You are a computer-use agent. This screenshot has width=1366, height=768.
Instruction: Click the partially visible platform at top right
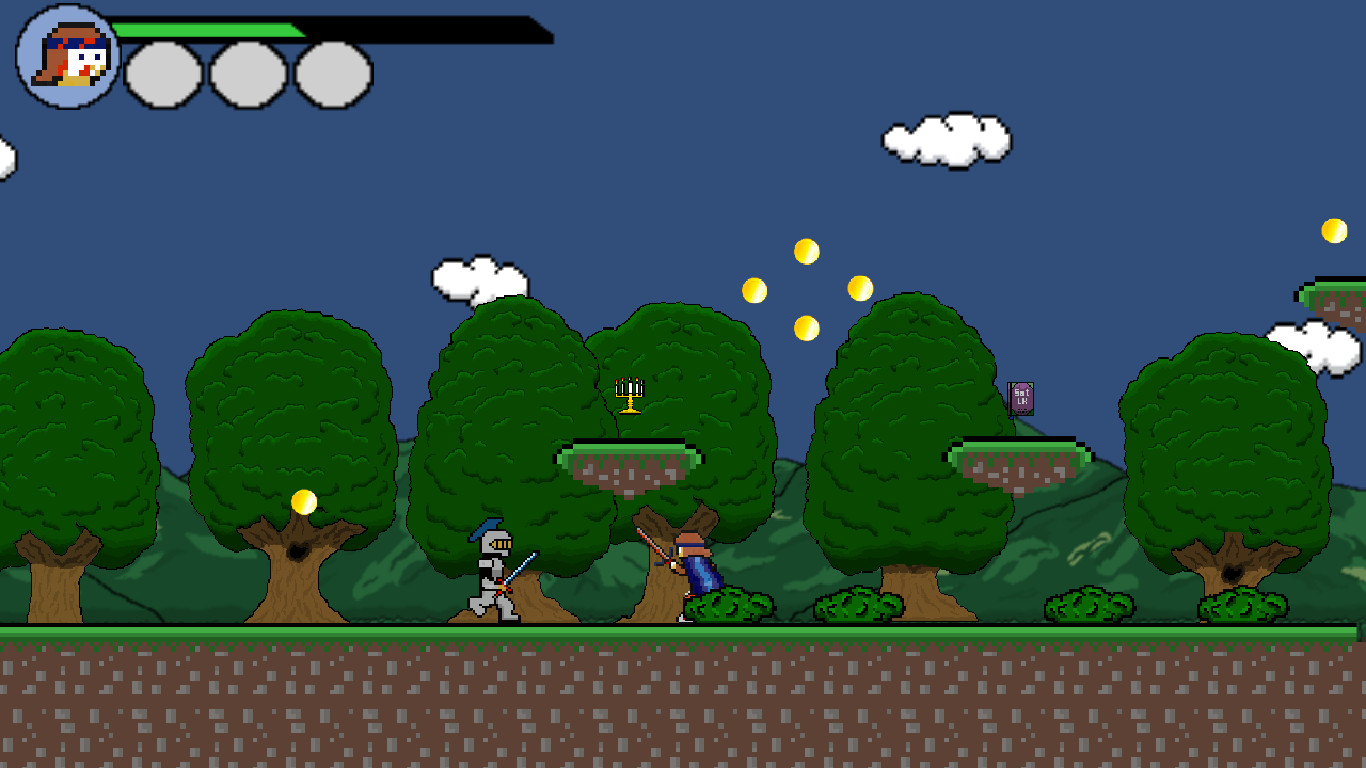point(1330,295)
